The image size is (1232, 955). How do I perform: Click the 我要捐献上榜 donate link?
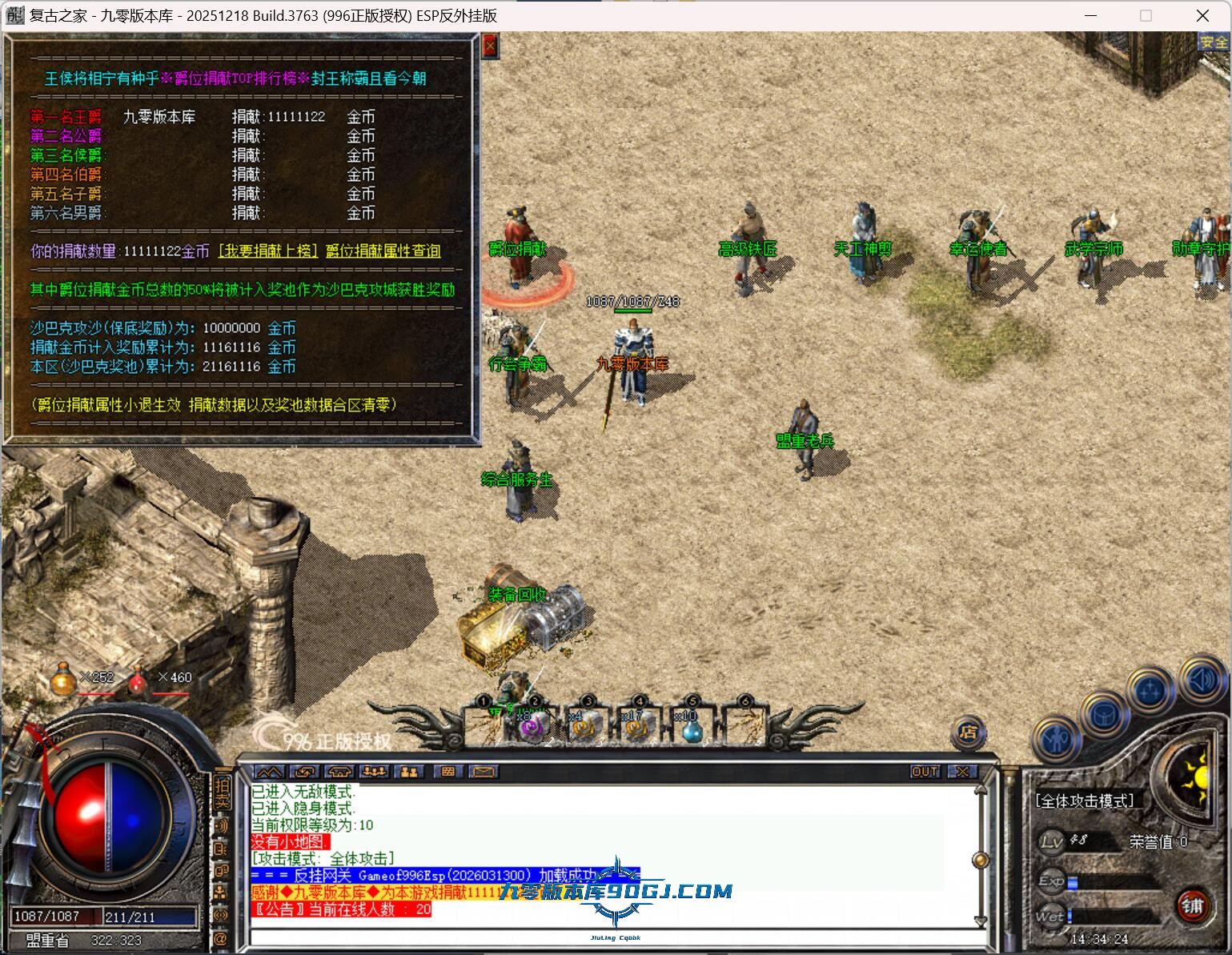[x=268, y=251]
